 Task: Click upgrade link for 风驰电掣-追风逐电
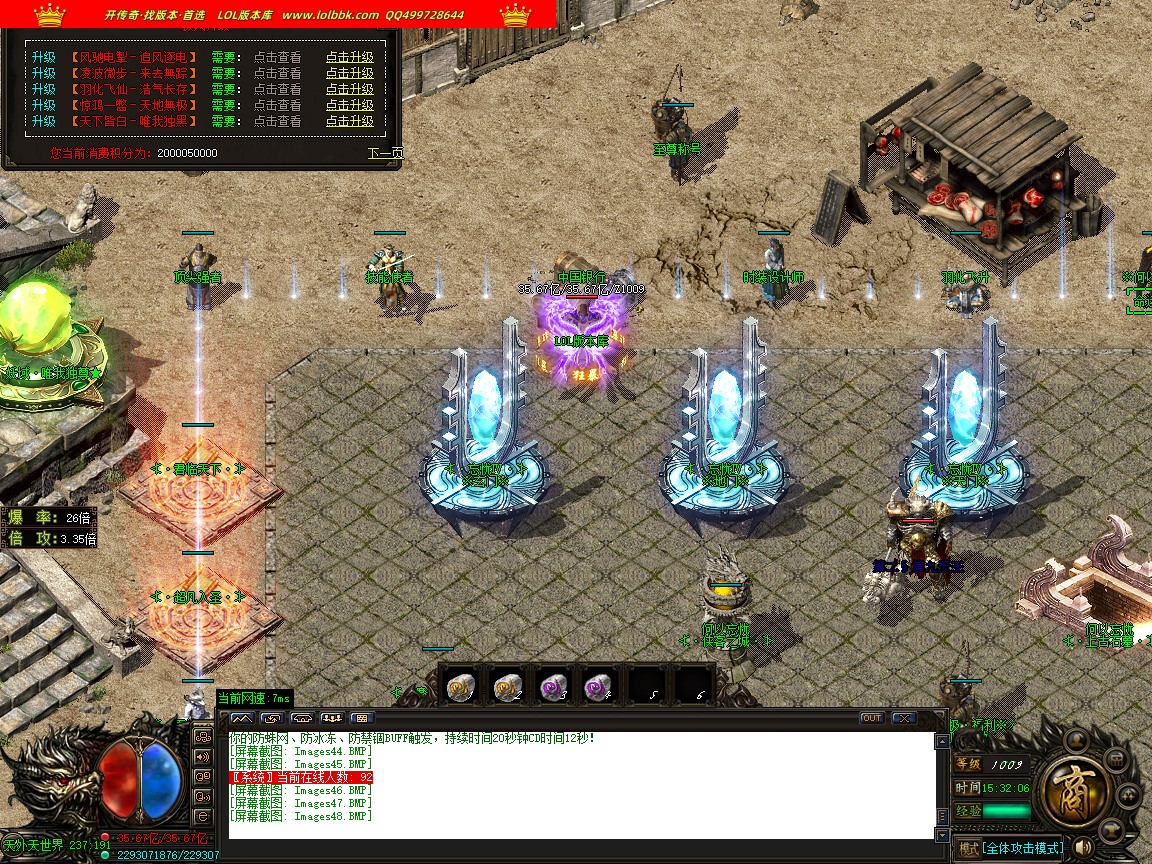(x=349, y=57)
